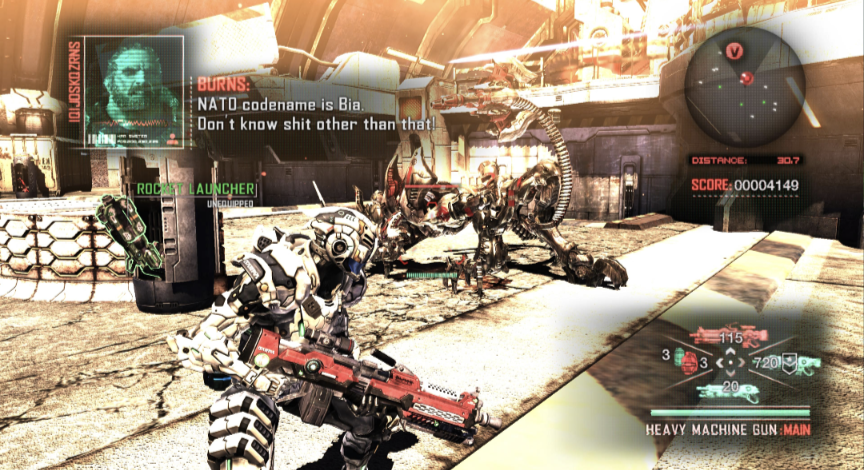This screenshot has width=864, height=470.
Task: Switch to the green weapon with 720 ammo
Action: (x=806, y=363)
